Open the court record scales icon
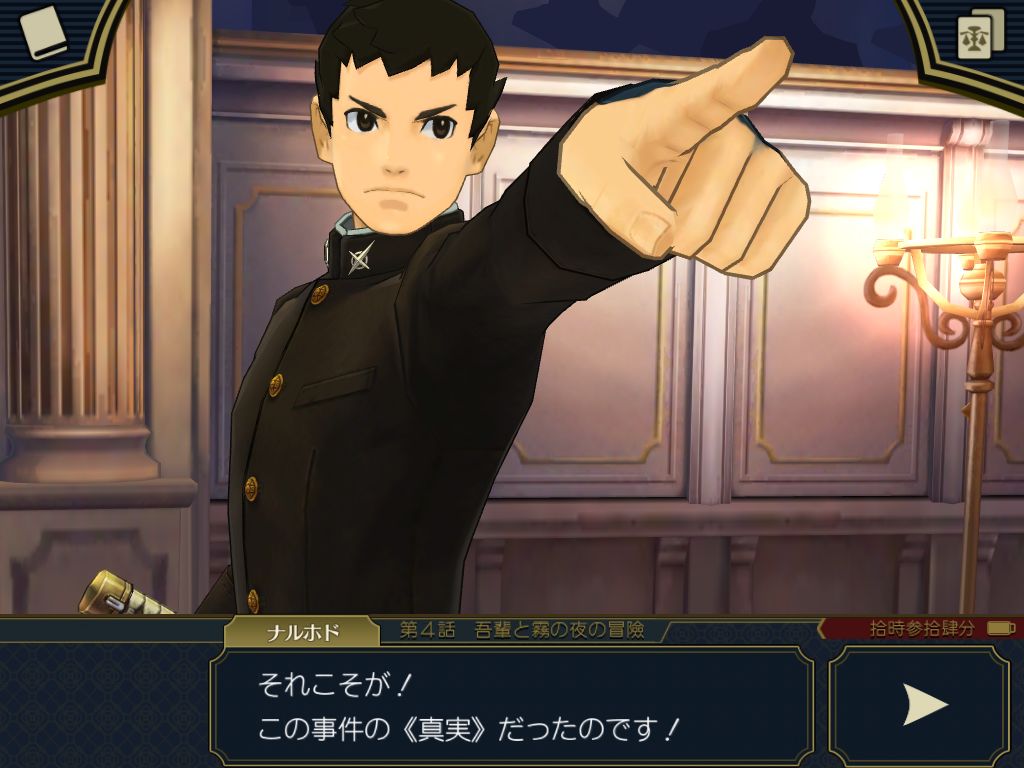Viewport: 1024px width, 768px height. pyautogui.click(x=980, y=36)
